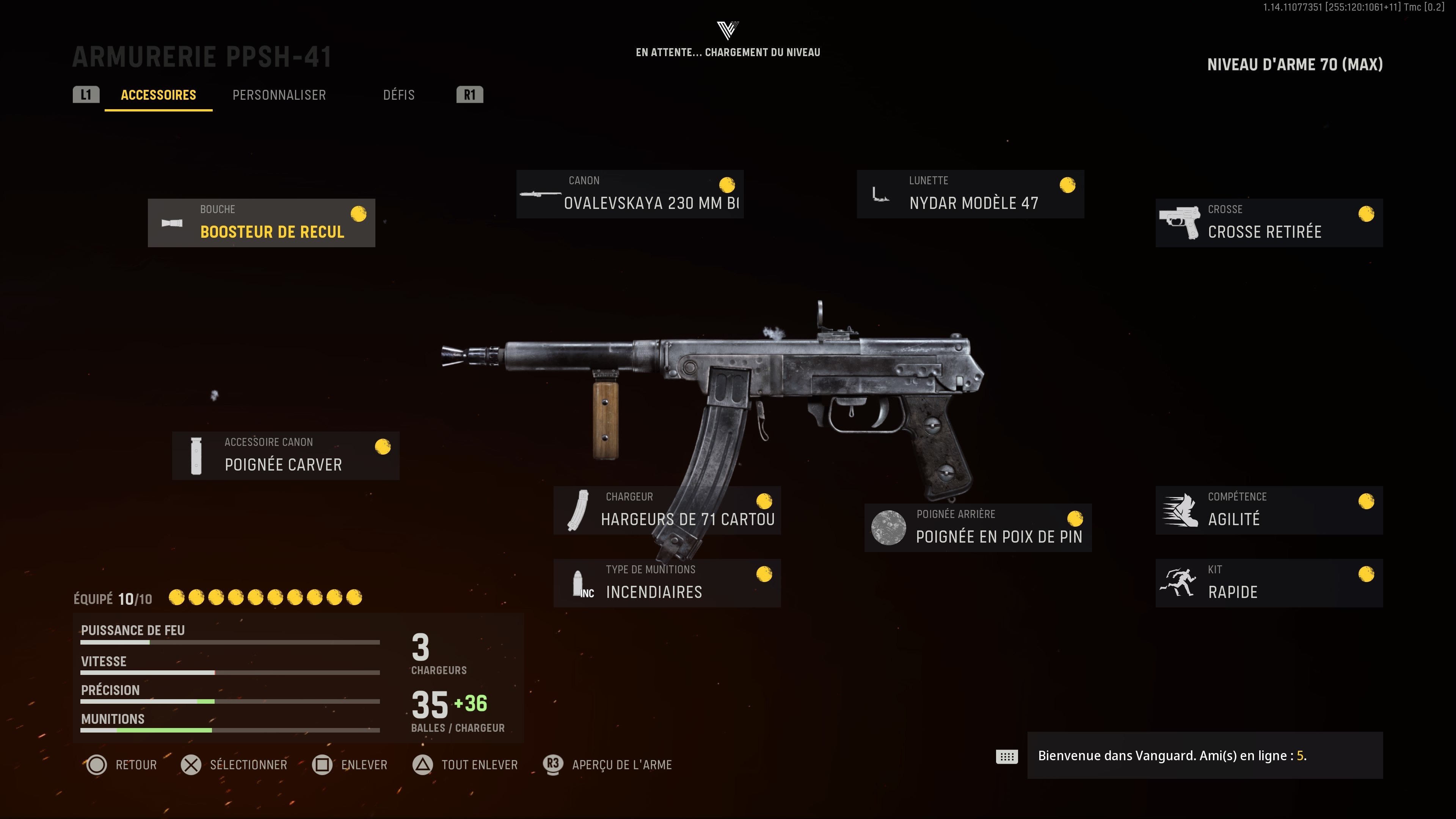Select the Crosse Retirée stock slot
The width and height of the screenshot is (1456, 819).
[x=1269, y=223]
